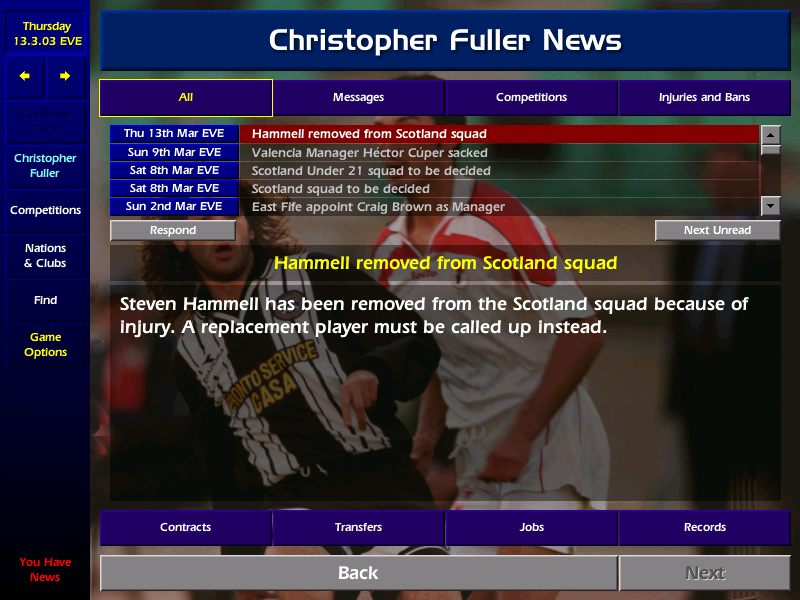Go Back to the previous screen
Viewport: 800px width, 600px height.
358,573
